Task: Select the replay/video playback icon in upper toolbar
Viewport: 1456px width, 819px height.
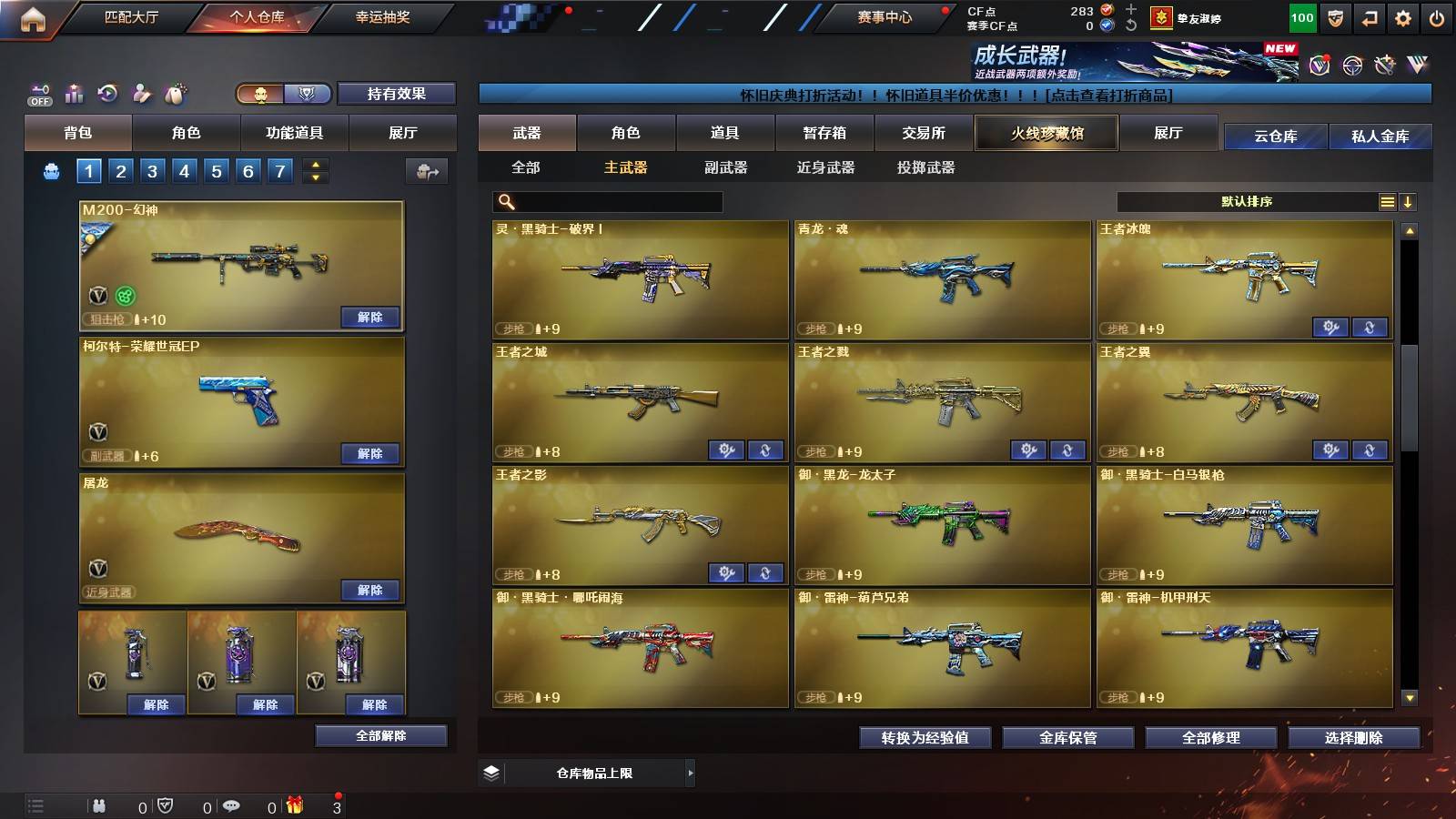Action: [106, 93]
